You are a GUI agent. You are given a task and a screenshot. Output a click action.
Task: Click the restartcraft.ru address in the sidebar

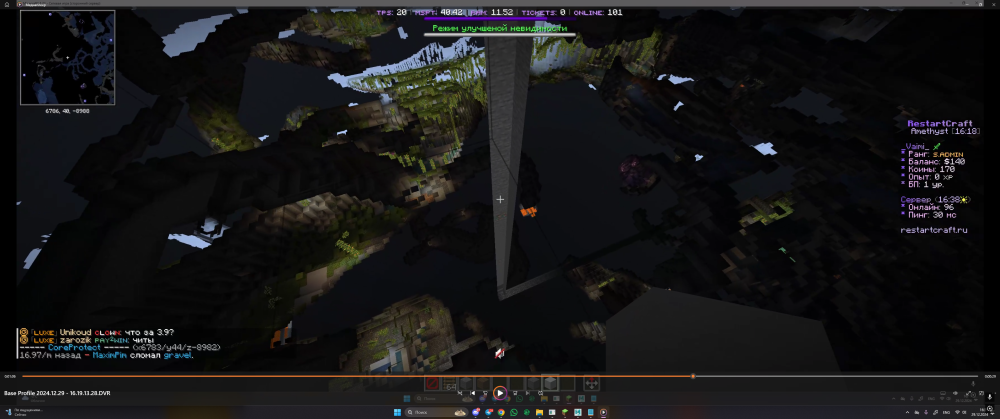(933, 230)
